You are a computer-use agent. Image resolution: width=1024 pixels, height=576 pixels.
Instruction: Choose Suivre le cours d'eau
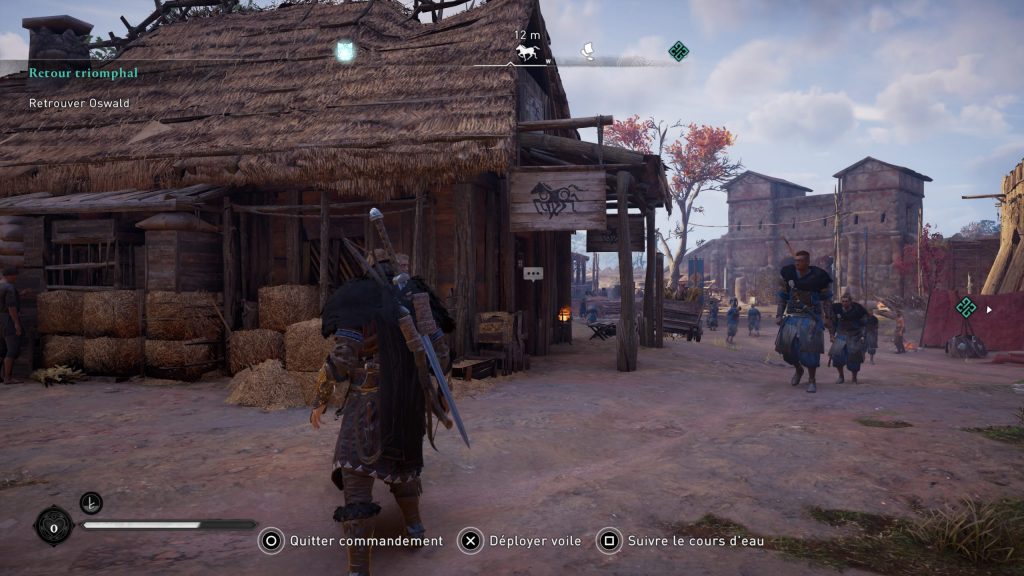[681, 541]
